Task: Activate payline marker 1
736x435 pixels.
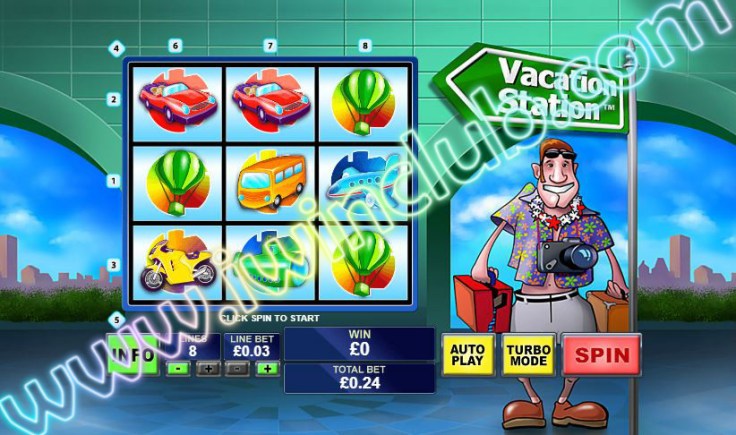Action: (x=114, y=181)
